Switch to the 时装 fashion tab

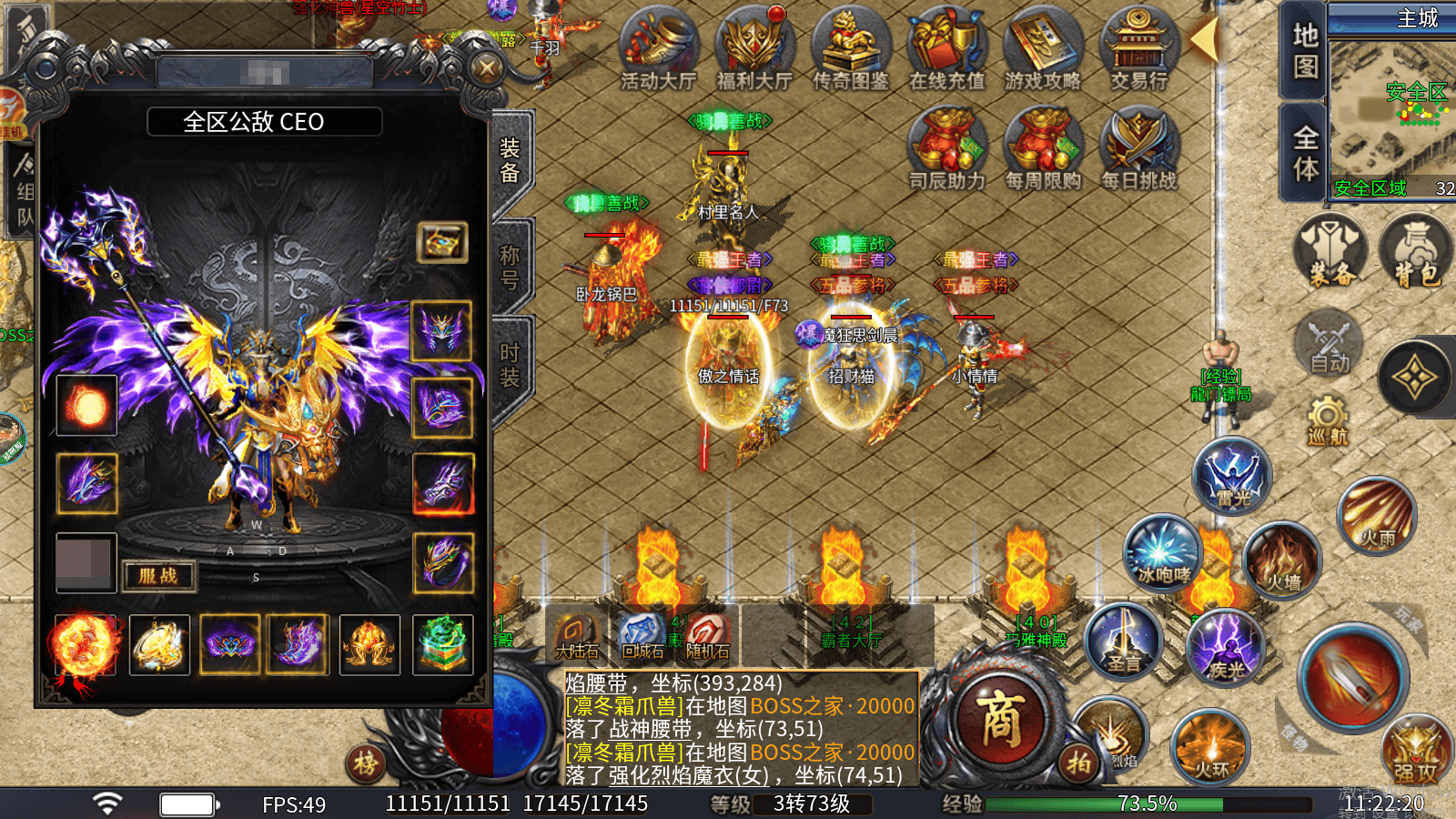pos(511,364)
